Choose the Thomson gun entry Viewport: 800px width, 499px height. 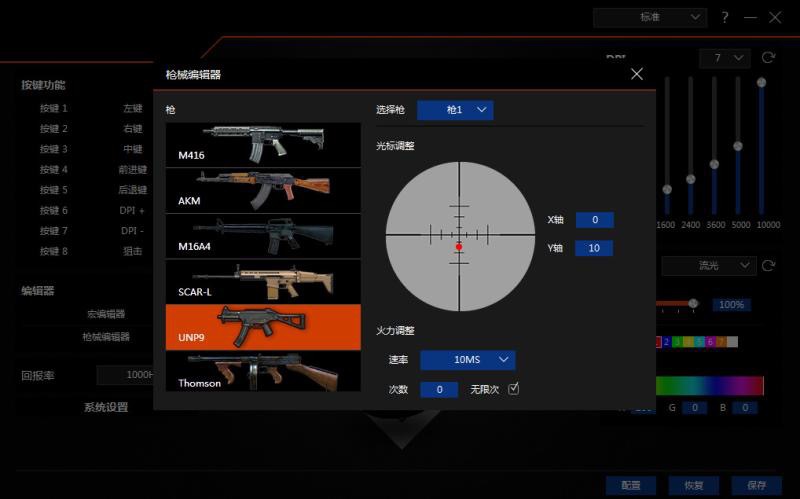tap(263, 372)
